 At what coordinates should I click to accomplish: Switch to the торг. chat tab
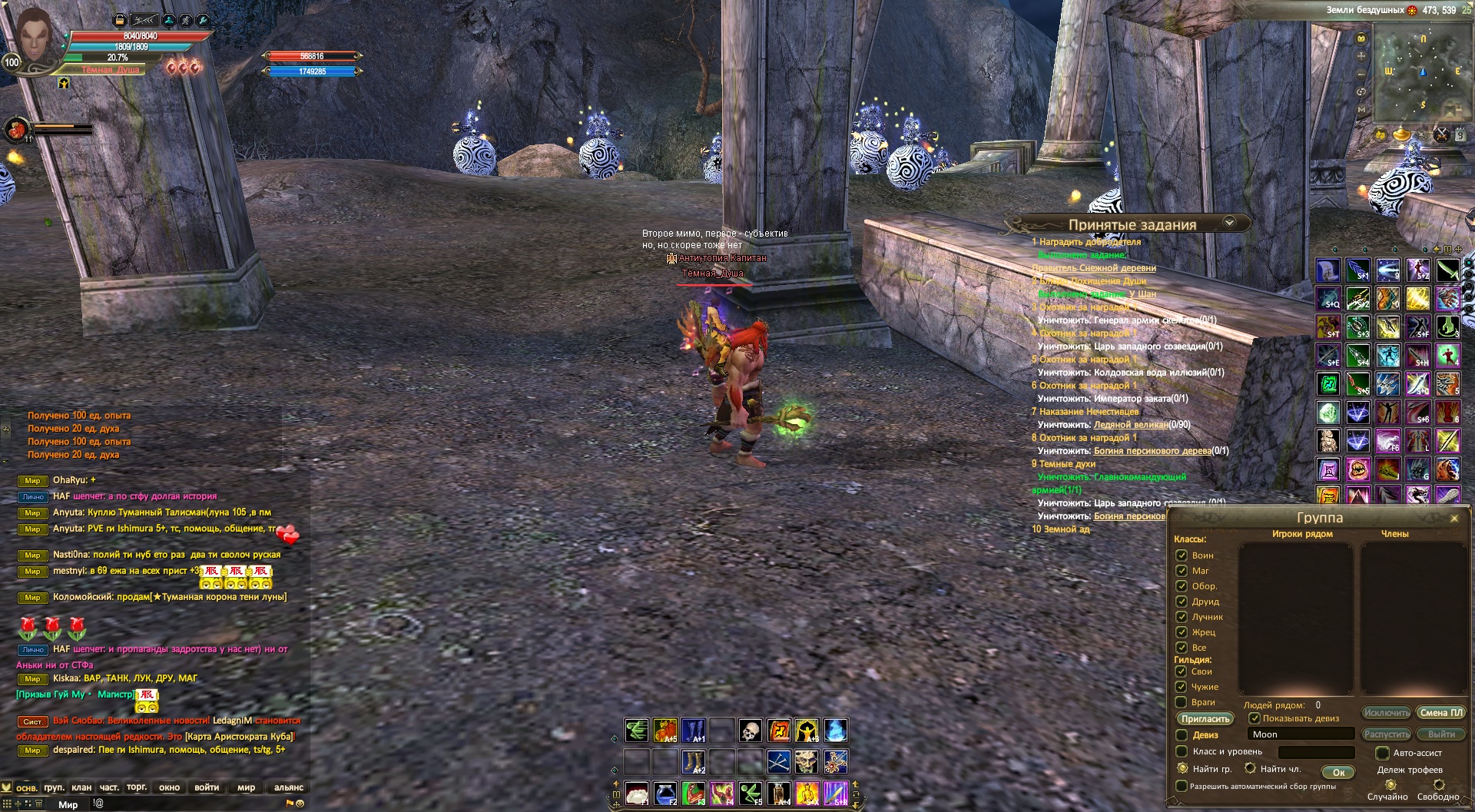(x=137, y=787)
